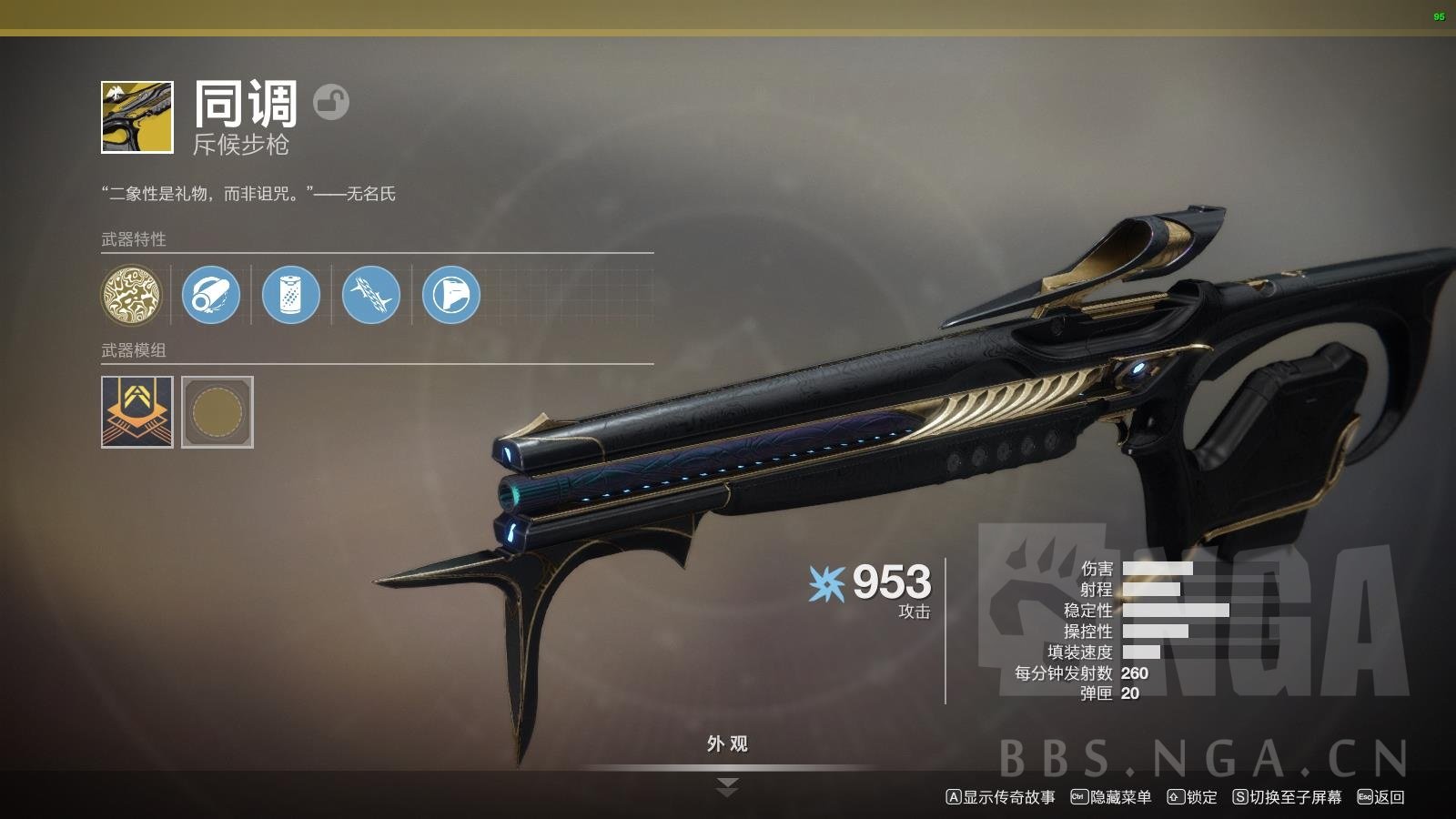Toggle the lock icon beside the weapon name

pyautogui.click(x=331, y=102)
